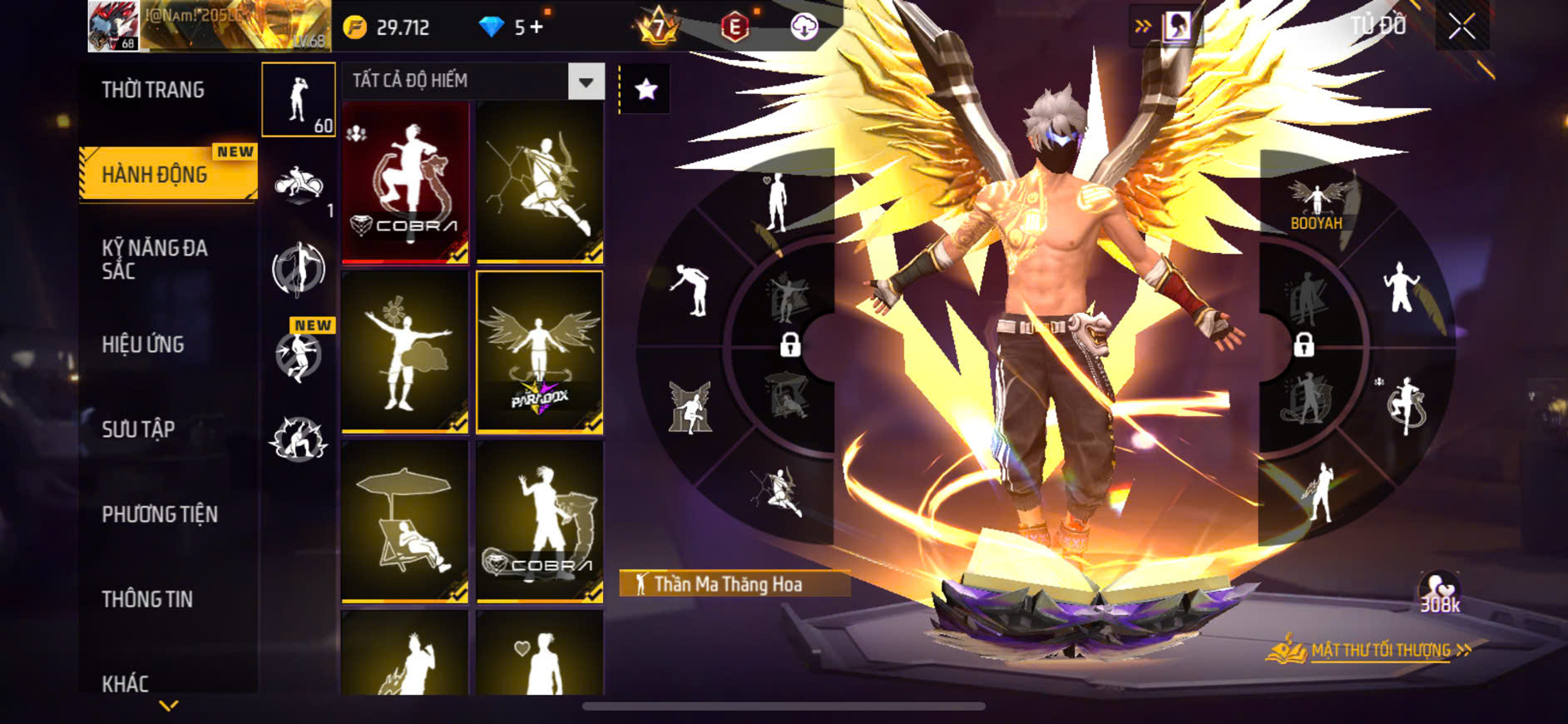Viewport: 1568px width, 724px height.
Task: Open the emote sub-category with 60 items
Action: tap(299, 100)
